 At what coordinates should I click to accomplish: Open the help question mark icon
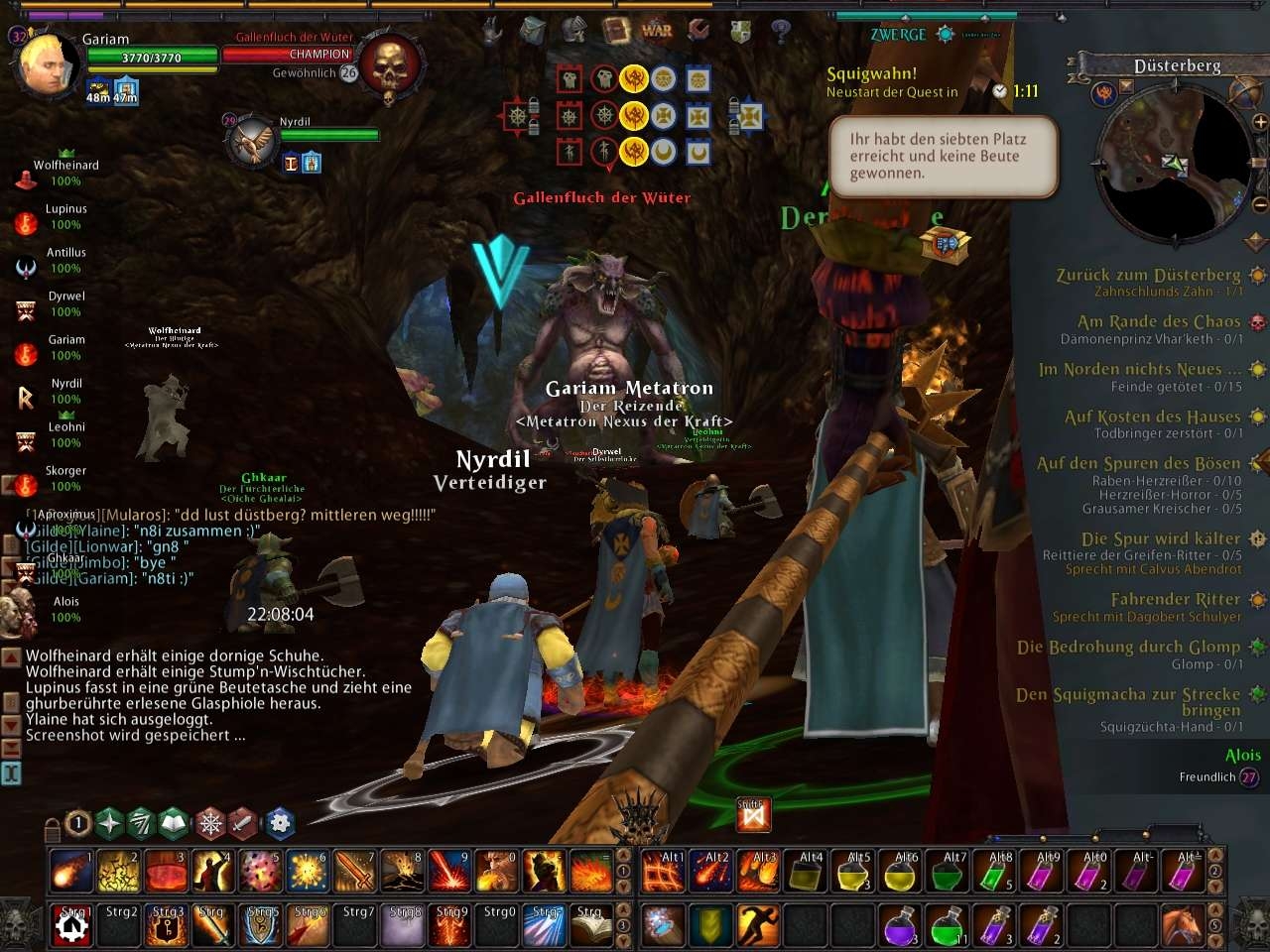pos(781,31)
